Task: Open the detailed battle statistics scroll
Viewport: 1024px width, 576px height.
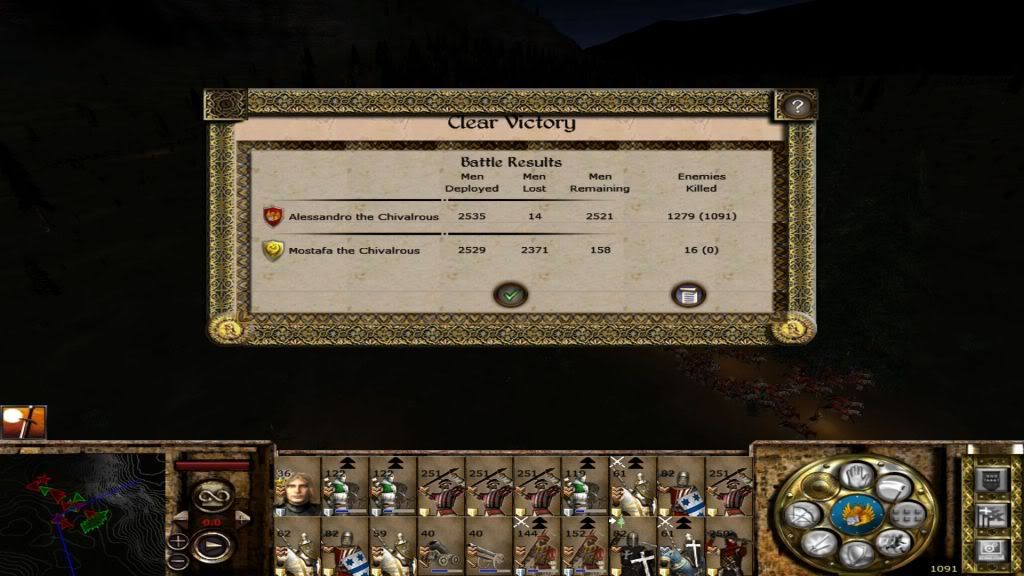Action: coord(687,294)
